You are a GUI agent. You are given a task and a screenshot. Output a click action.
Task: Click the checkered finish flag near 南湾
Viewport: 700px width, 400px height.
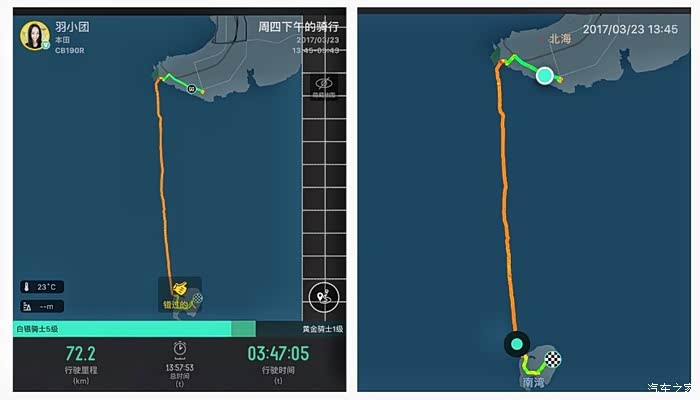point(555,359)
